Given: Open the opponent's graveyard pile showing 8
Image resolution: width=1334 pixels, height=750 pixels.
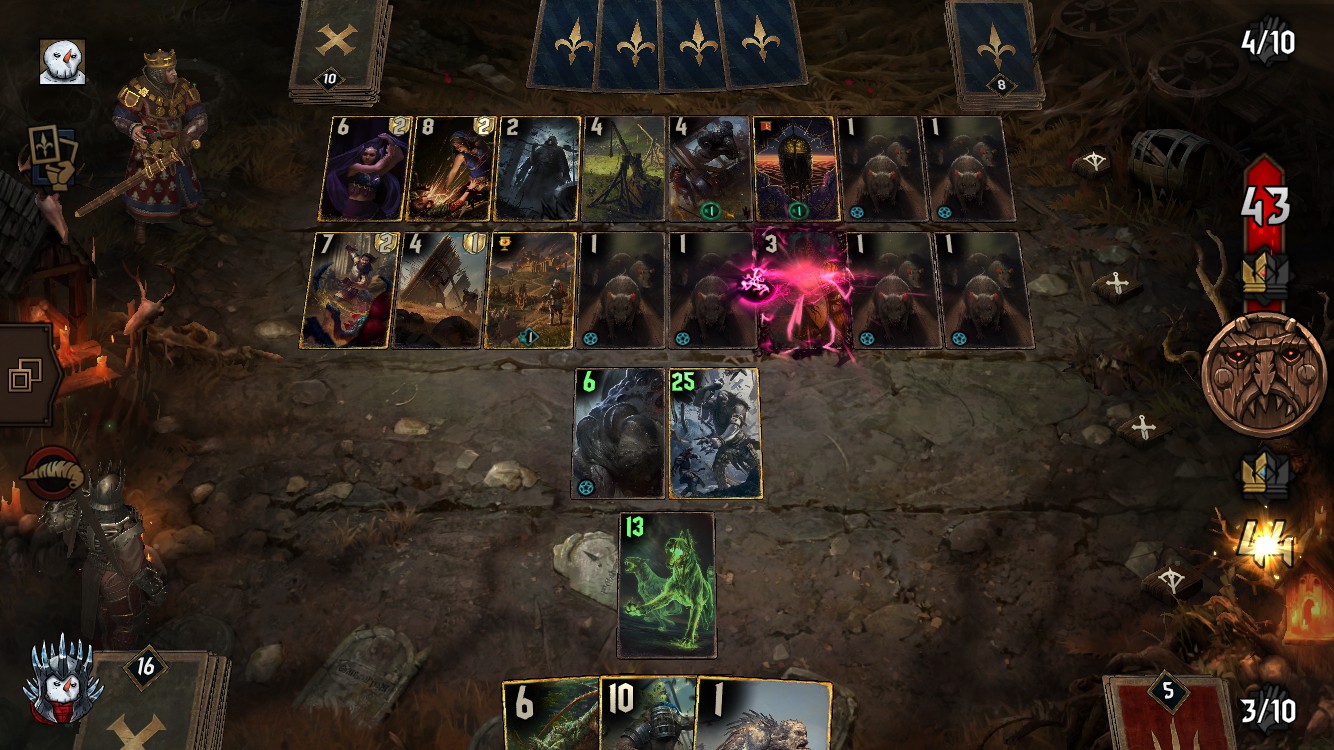Looking at the screenshot, I should point(995,52).
